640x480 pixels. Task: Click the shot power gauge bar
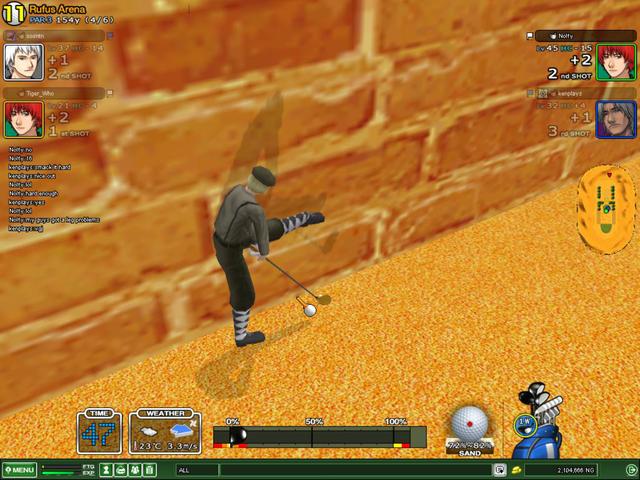point(320,437)
